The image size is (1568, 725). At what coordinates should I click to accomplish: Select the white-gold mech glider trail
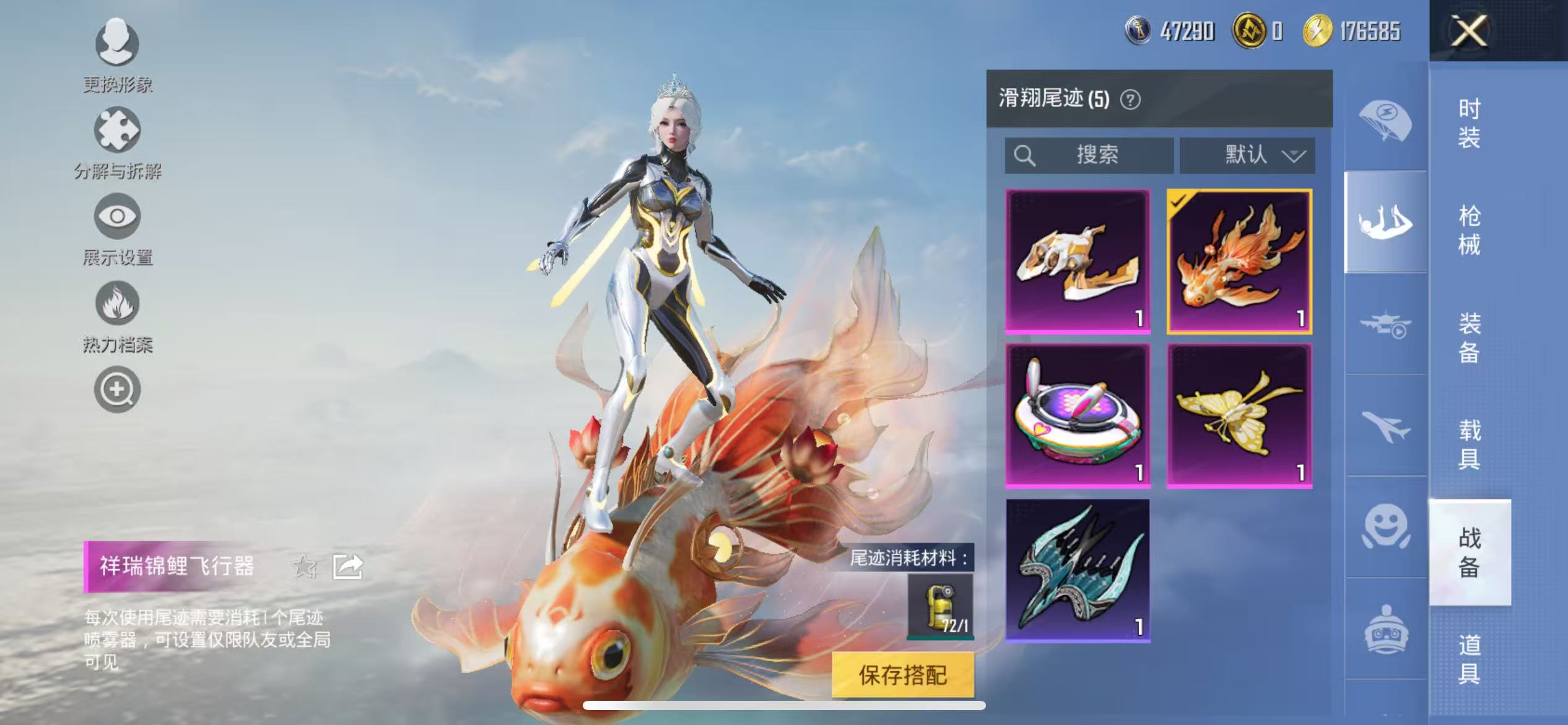pyautogui.click(x=1078, y=261)
